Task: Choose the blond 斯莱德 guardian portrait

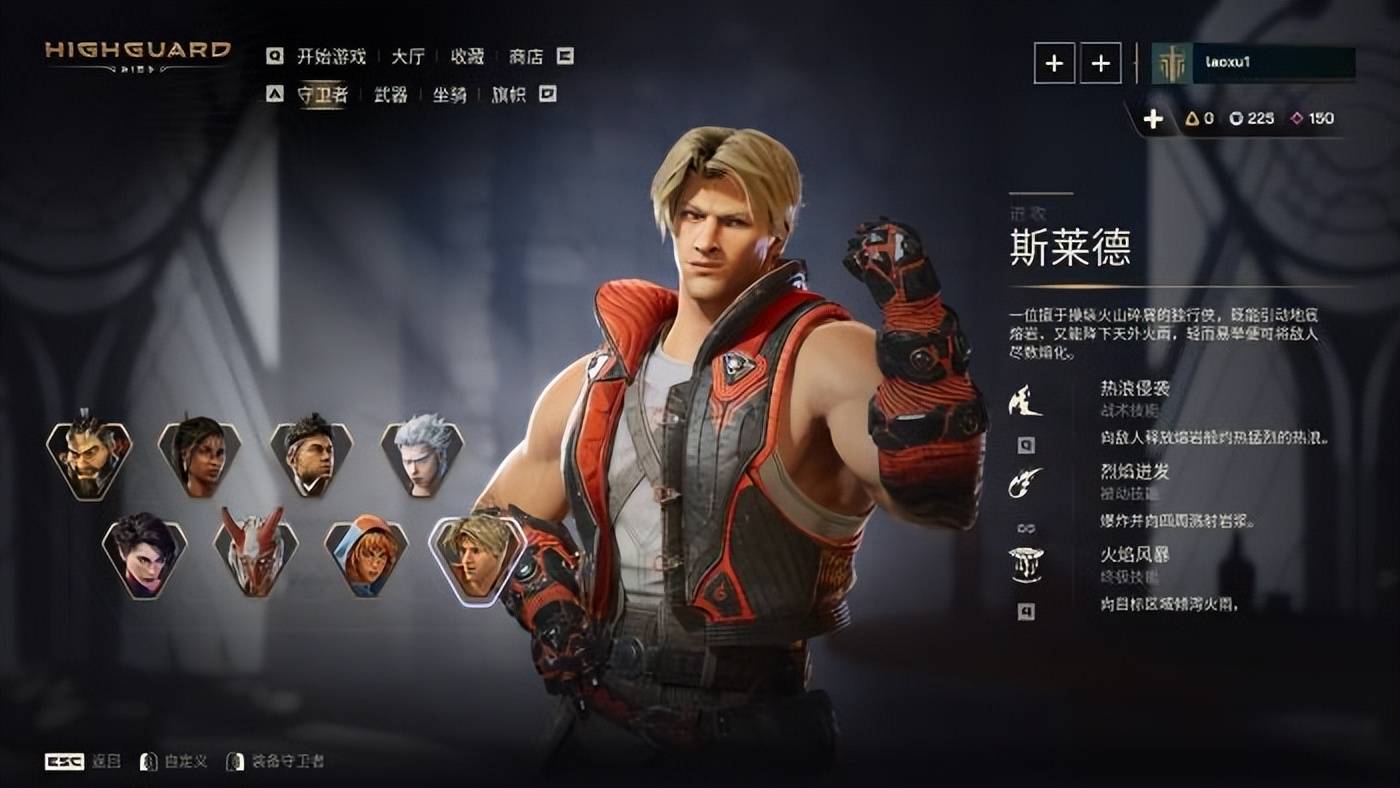Action: [x=477, y=556]
